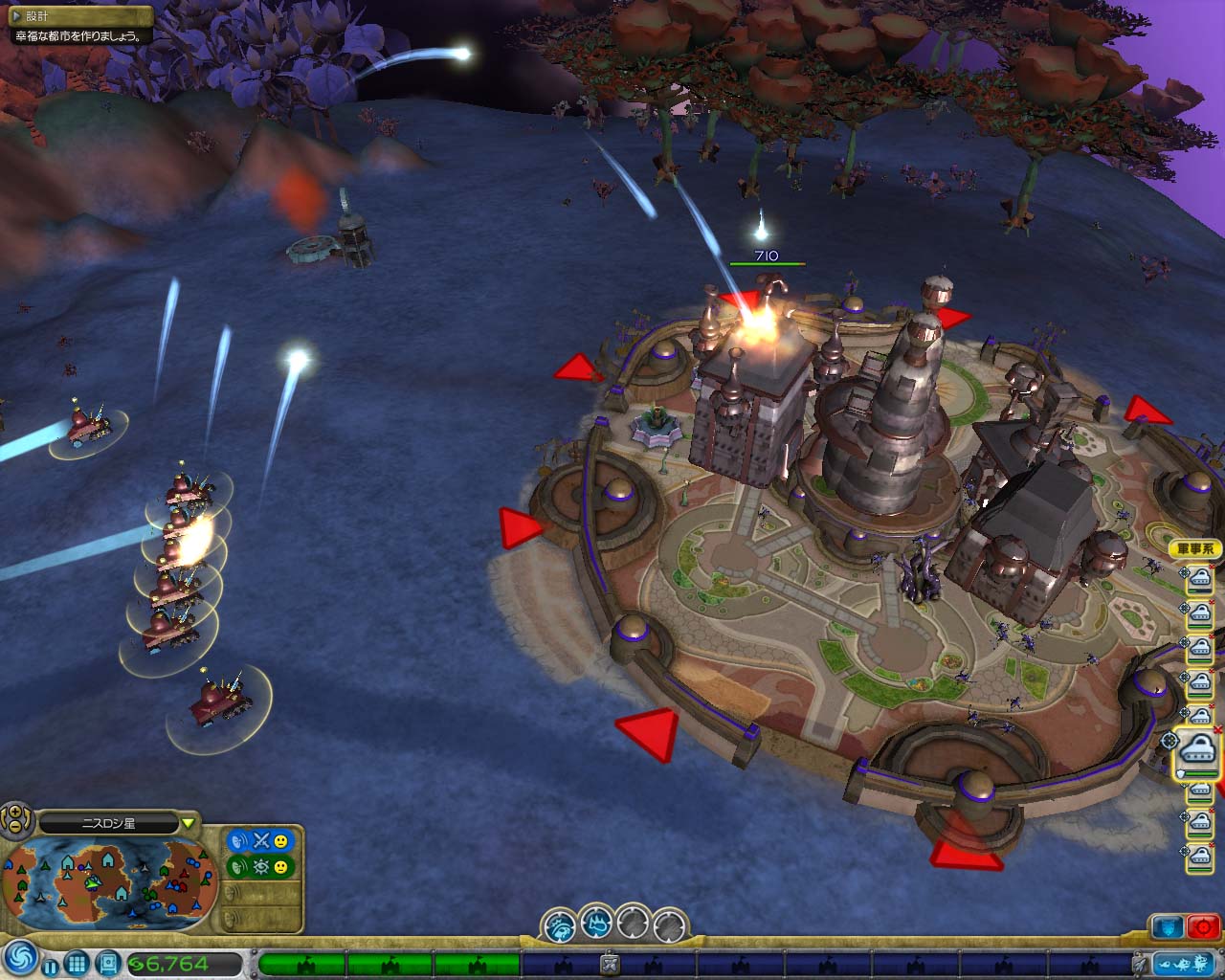1225x980 pixels.
Task: Click the grid-style city planning icon
Action: point(78,962)
